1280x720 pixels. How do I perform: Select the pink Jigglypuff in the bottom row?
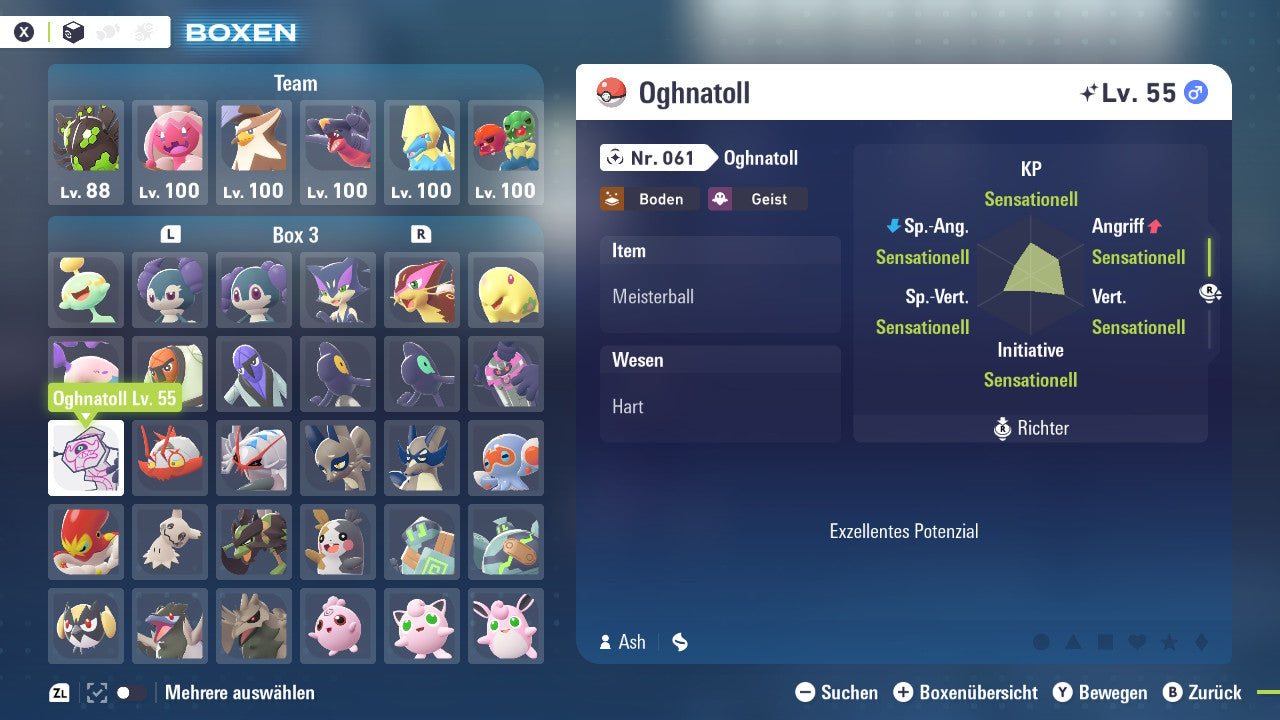pos(422,626)
